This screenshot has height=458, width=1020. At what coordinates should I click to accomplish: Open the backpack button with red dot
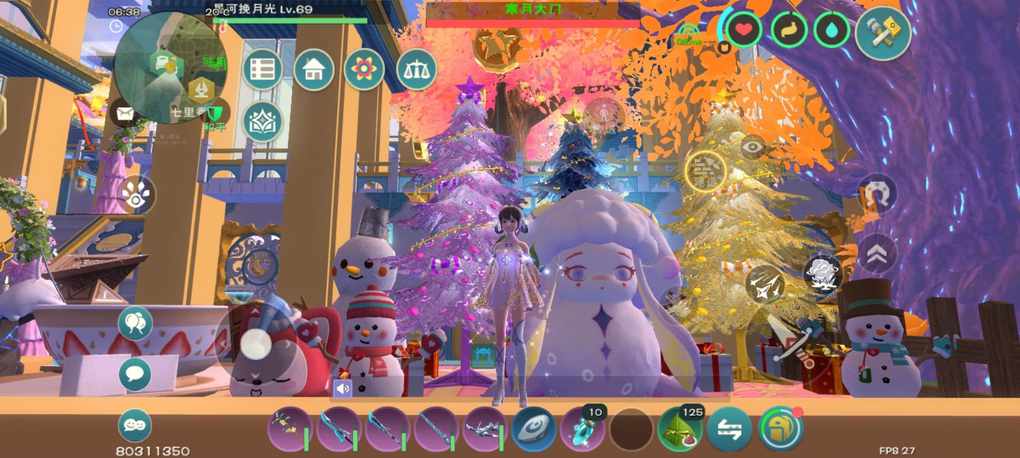[x=780, y=428]
